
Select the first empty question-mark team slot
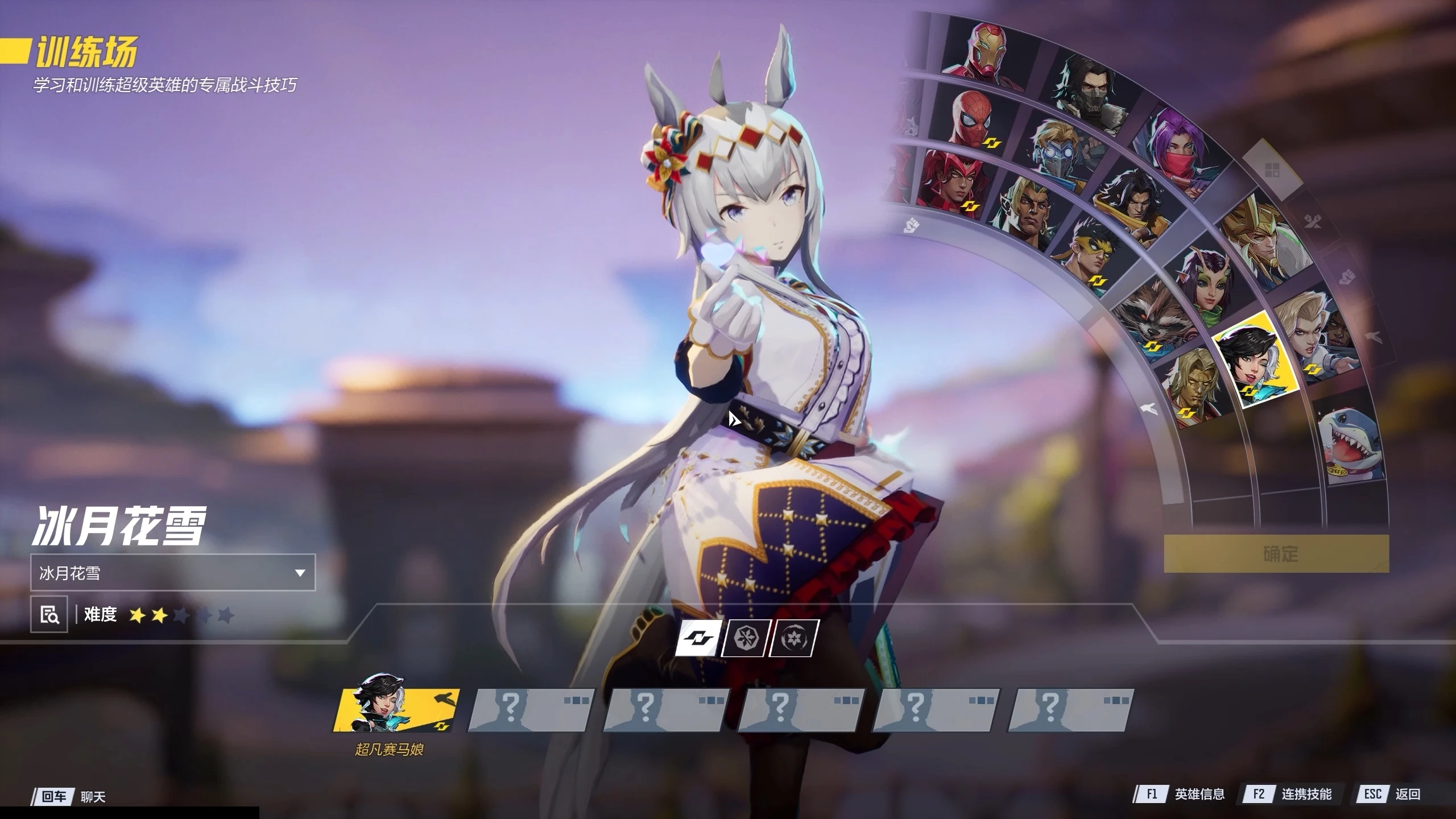pos(530,710)
